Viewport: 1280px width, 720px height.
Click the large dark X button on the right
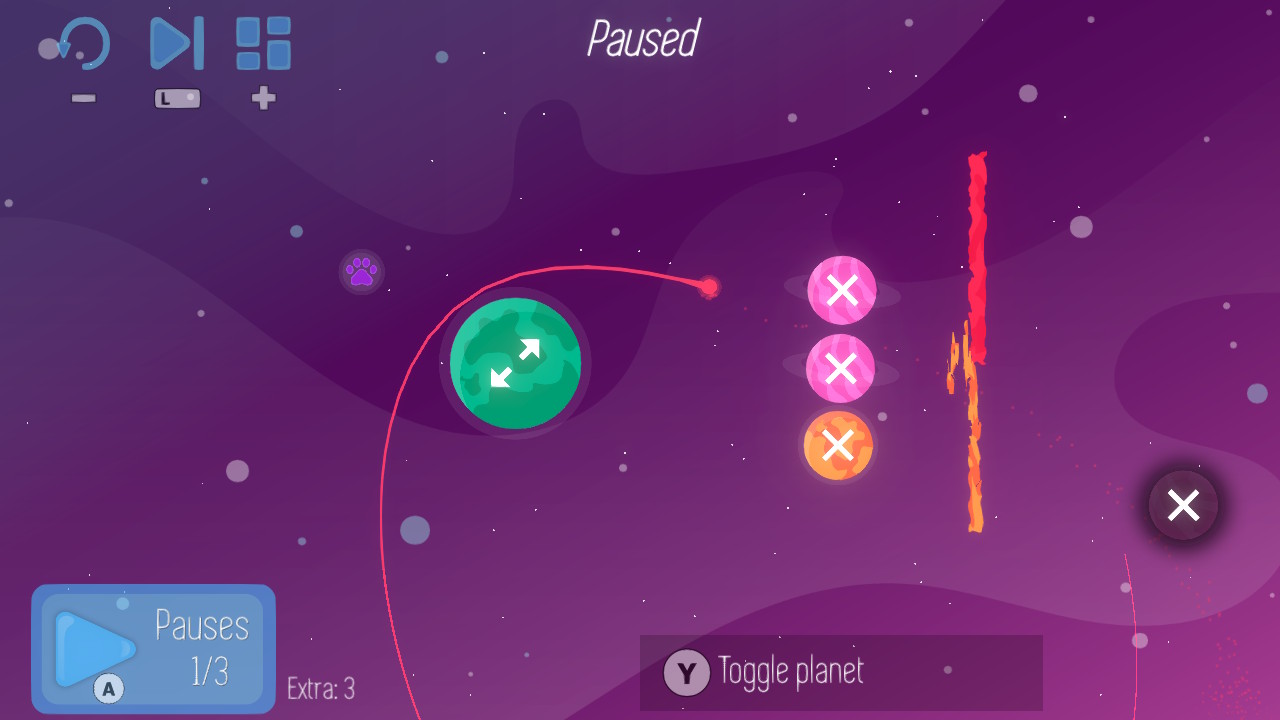(1183, 505)
